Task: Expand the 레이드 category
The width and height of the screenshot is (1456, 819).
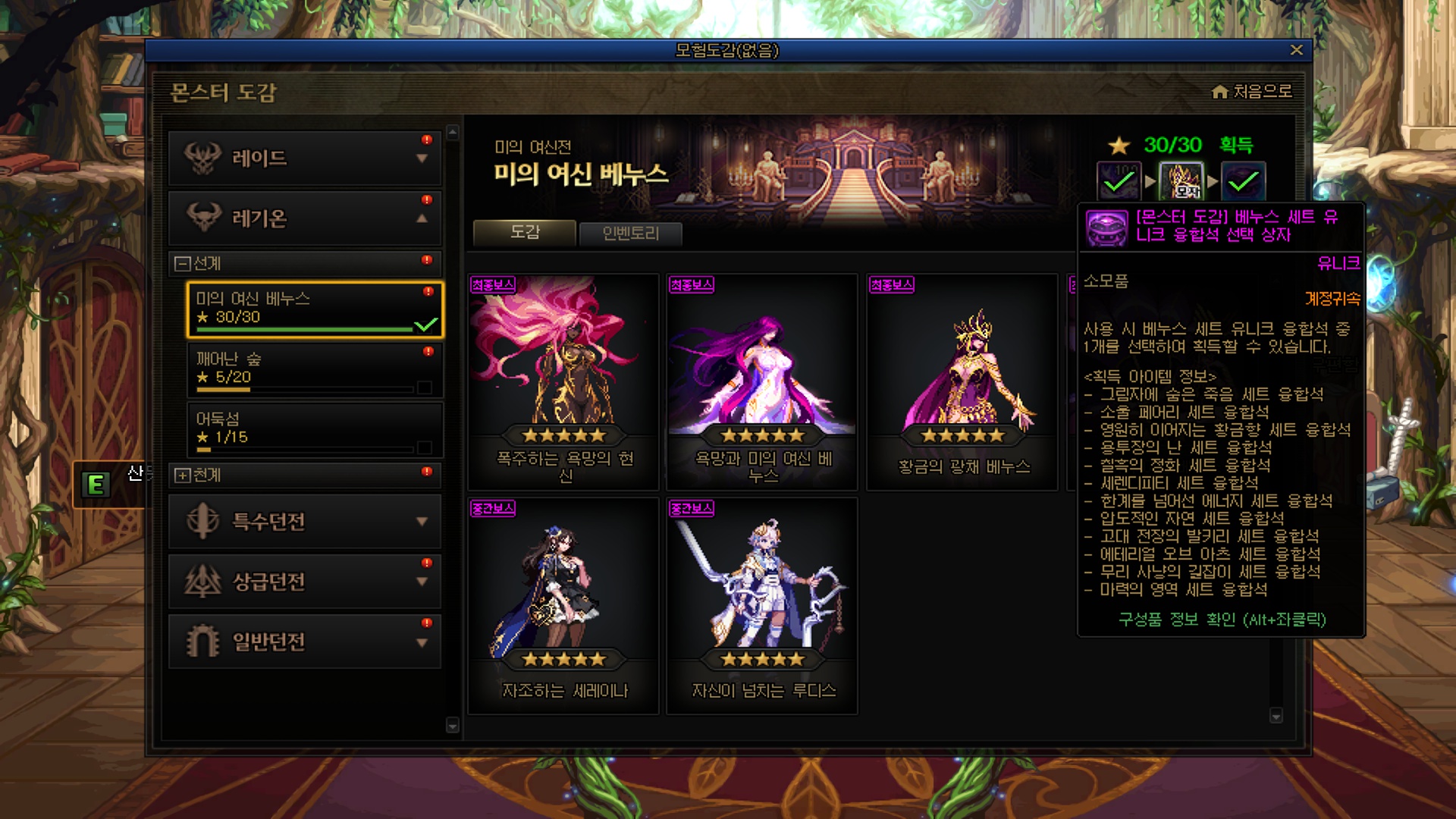Action: click(x=305, y=158)
